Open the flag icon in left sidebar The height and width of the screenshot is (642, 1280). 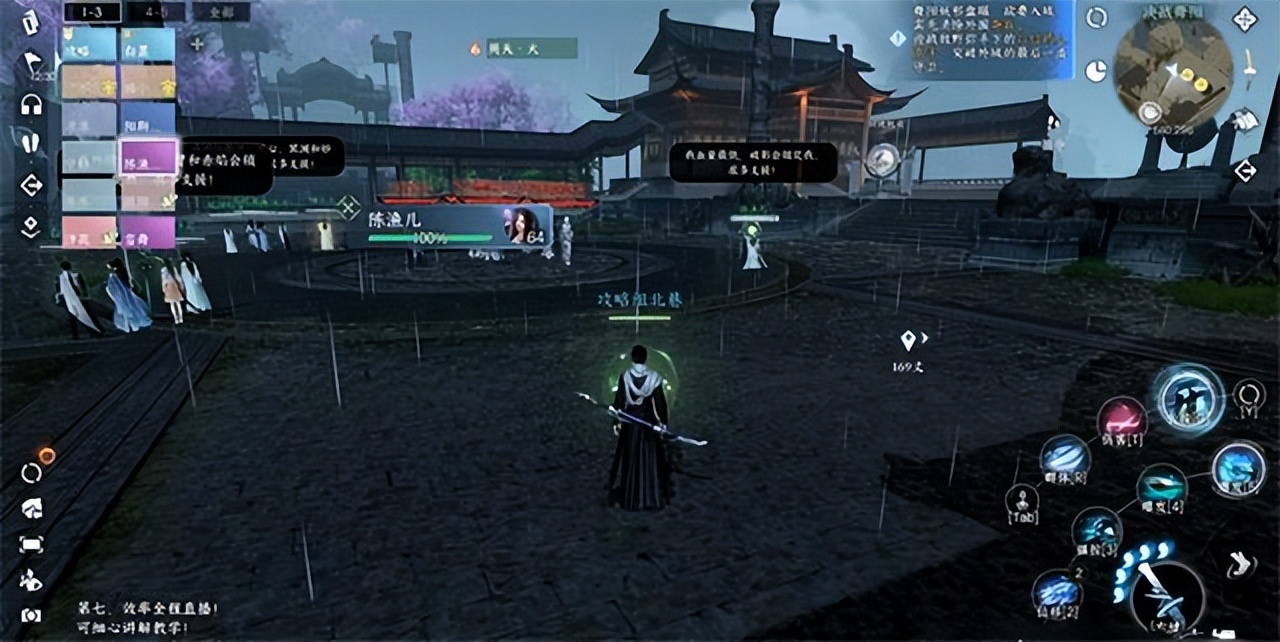(31, 62)
